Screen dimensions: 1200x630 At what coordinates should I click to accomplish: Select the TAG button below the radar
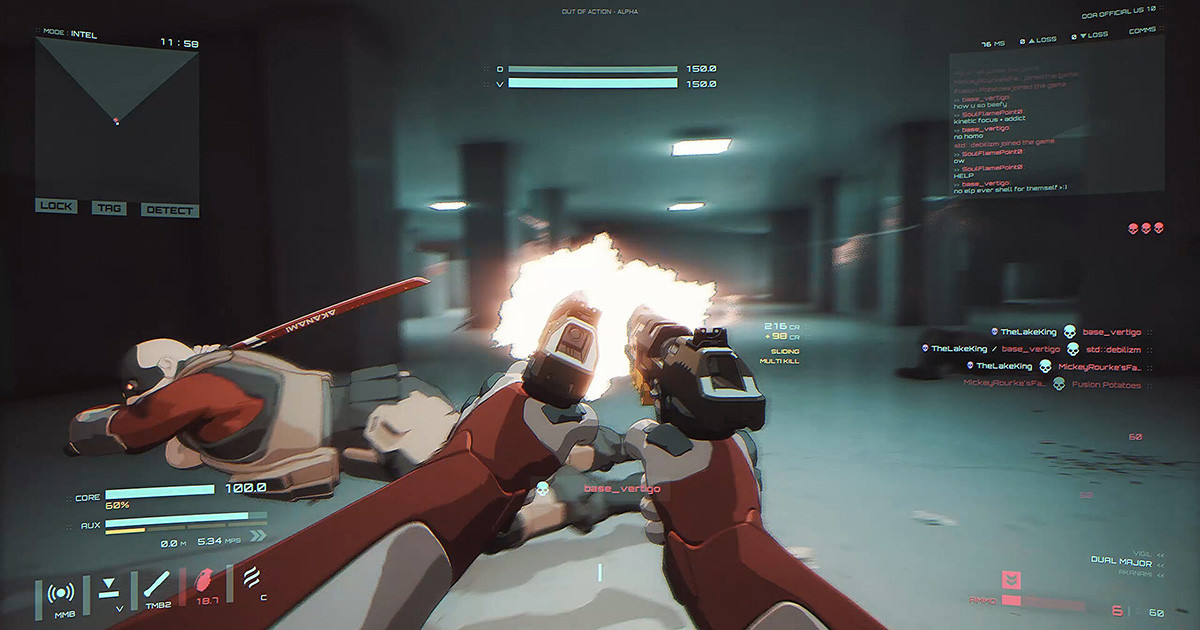108,208
